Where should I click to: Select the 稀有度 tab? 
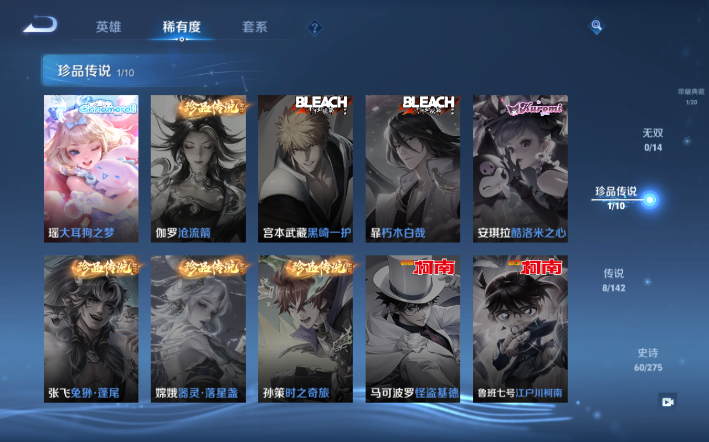(180, 27)
